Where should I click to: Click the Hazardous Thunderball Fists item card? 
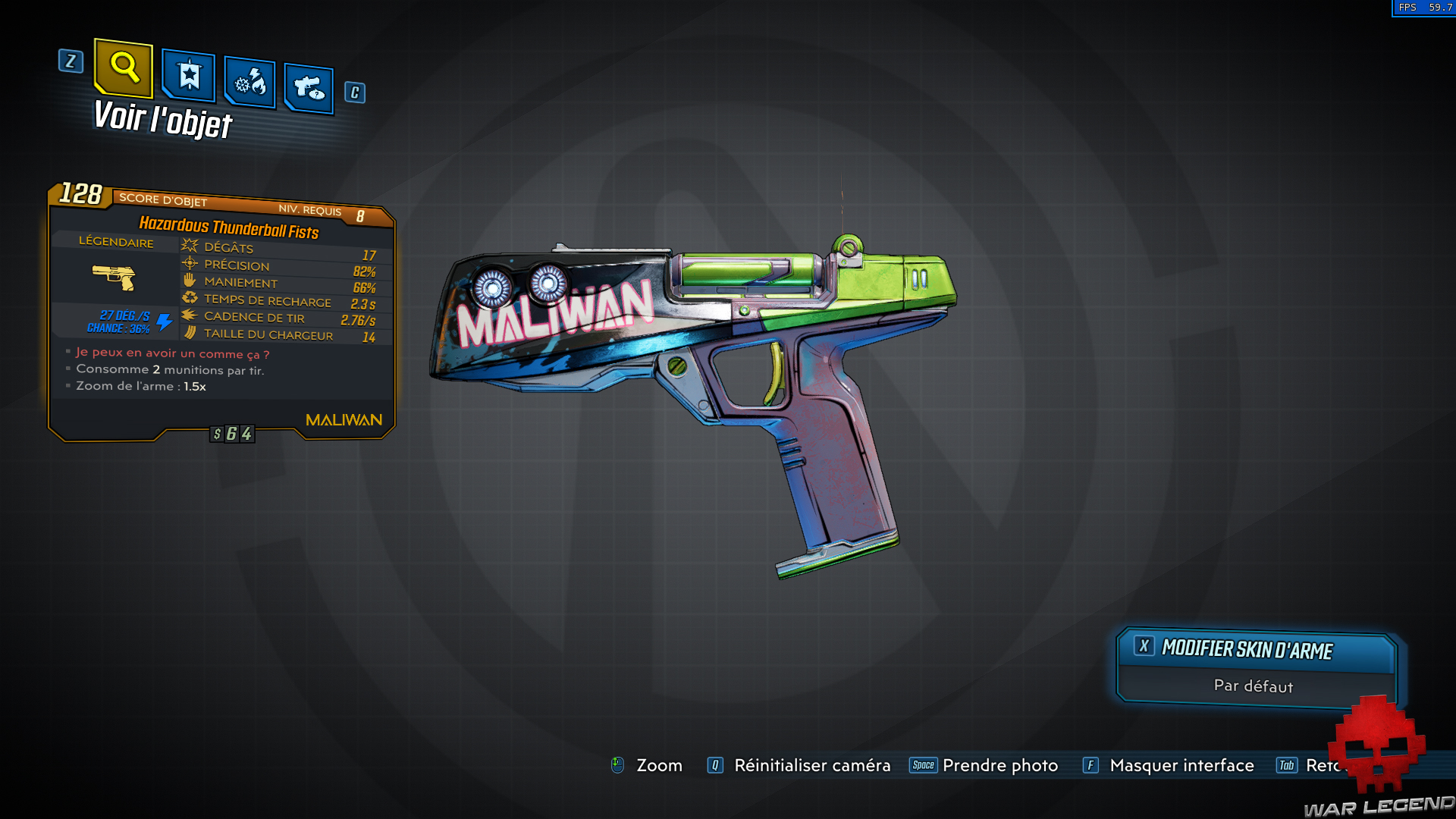tap(221, 311)
